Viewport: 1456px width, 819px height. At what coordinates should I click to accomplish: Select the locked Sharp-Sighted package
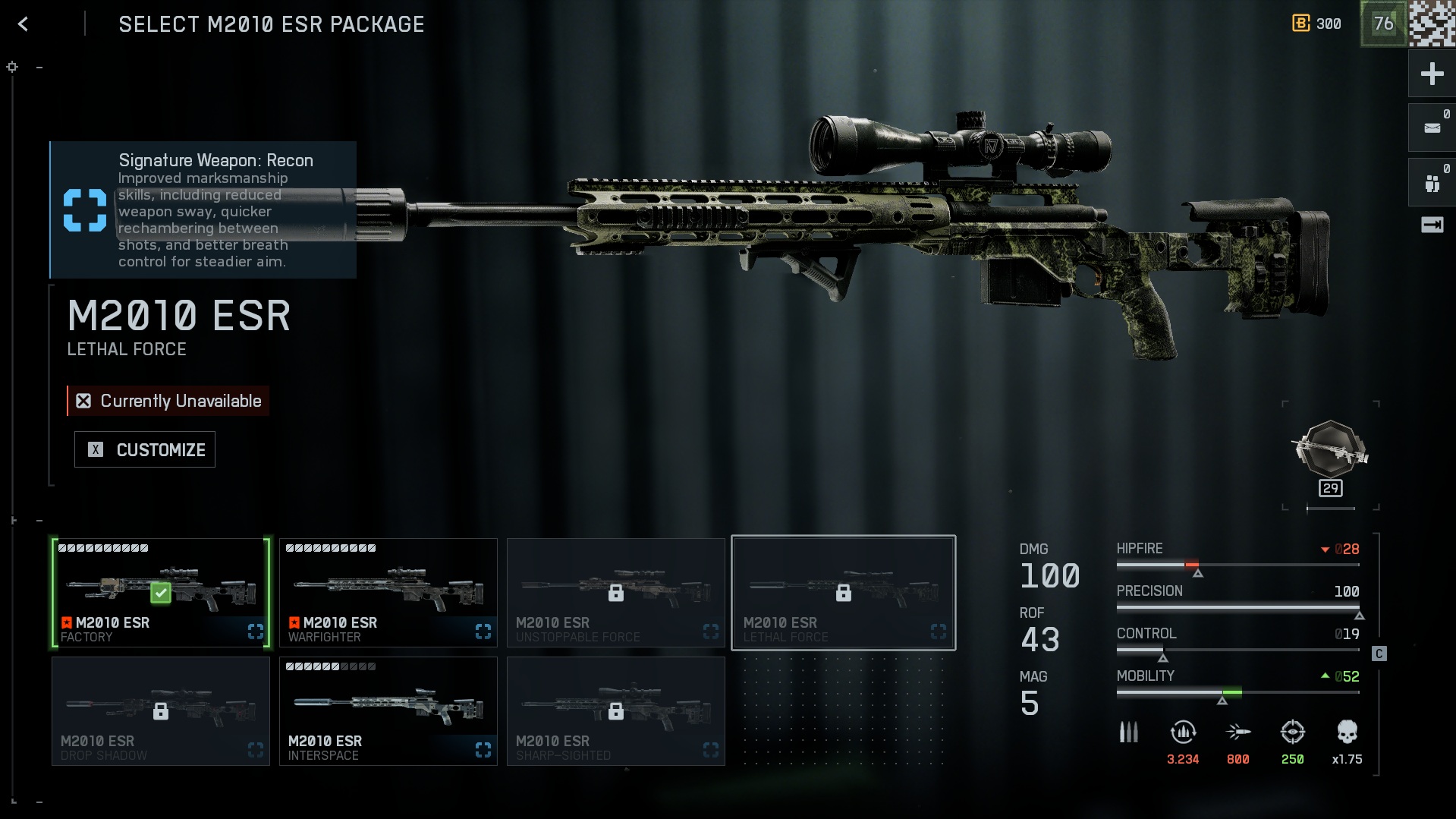tap(615, 711)
